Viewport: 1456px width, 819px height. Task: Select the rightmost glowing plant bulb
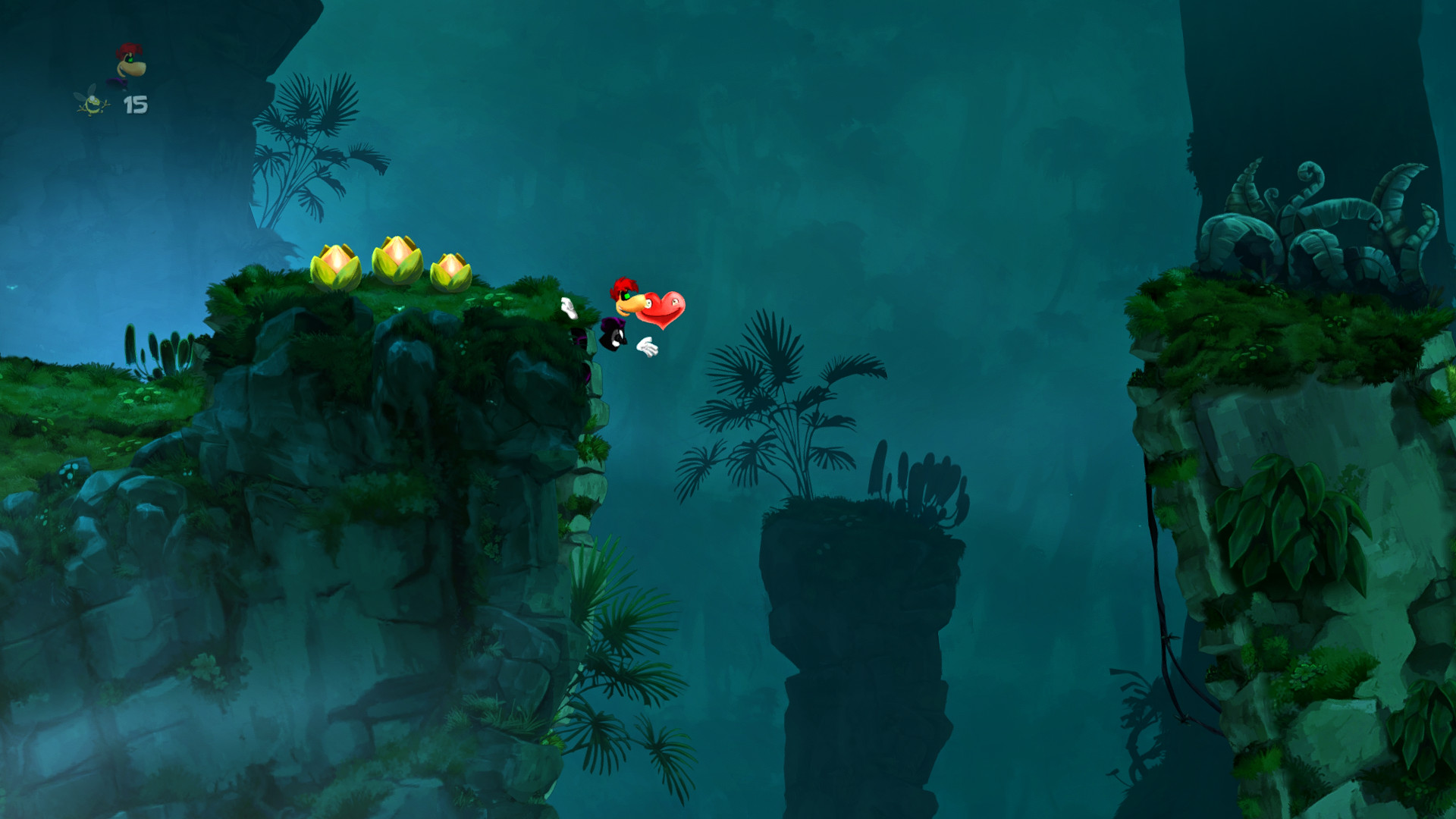(x=451, y=269)
